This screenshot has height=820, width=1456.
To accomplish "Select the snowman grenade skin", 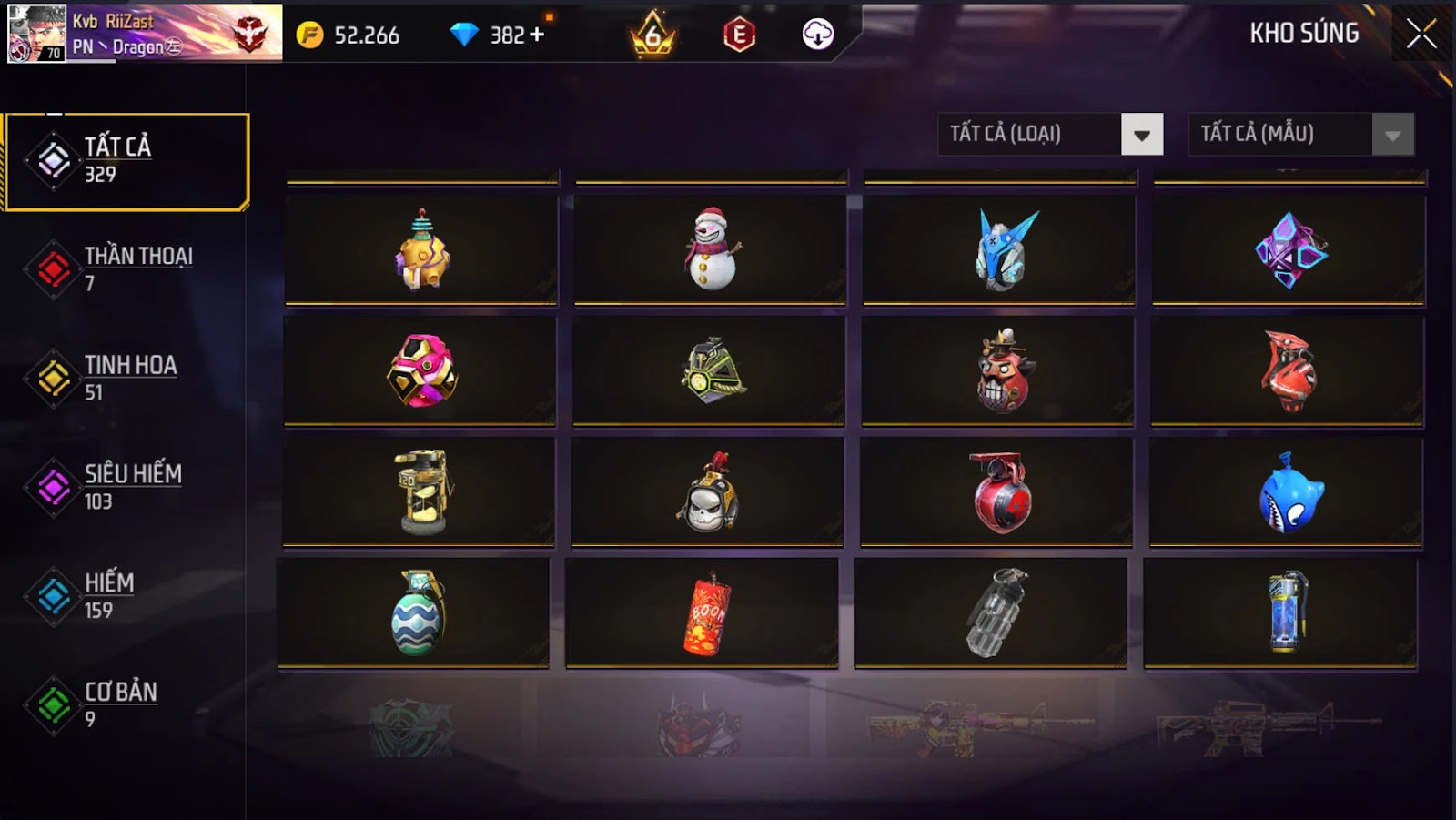I will (x=711, y=248).
